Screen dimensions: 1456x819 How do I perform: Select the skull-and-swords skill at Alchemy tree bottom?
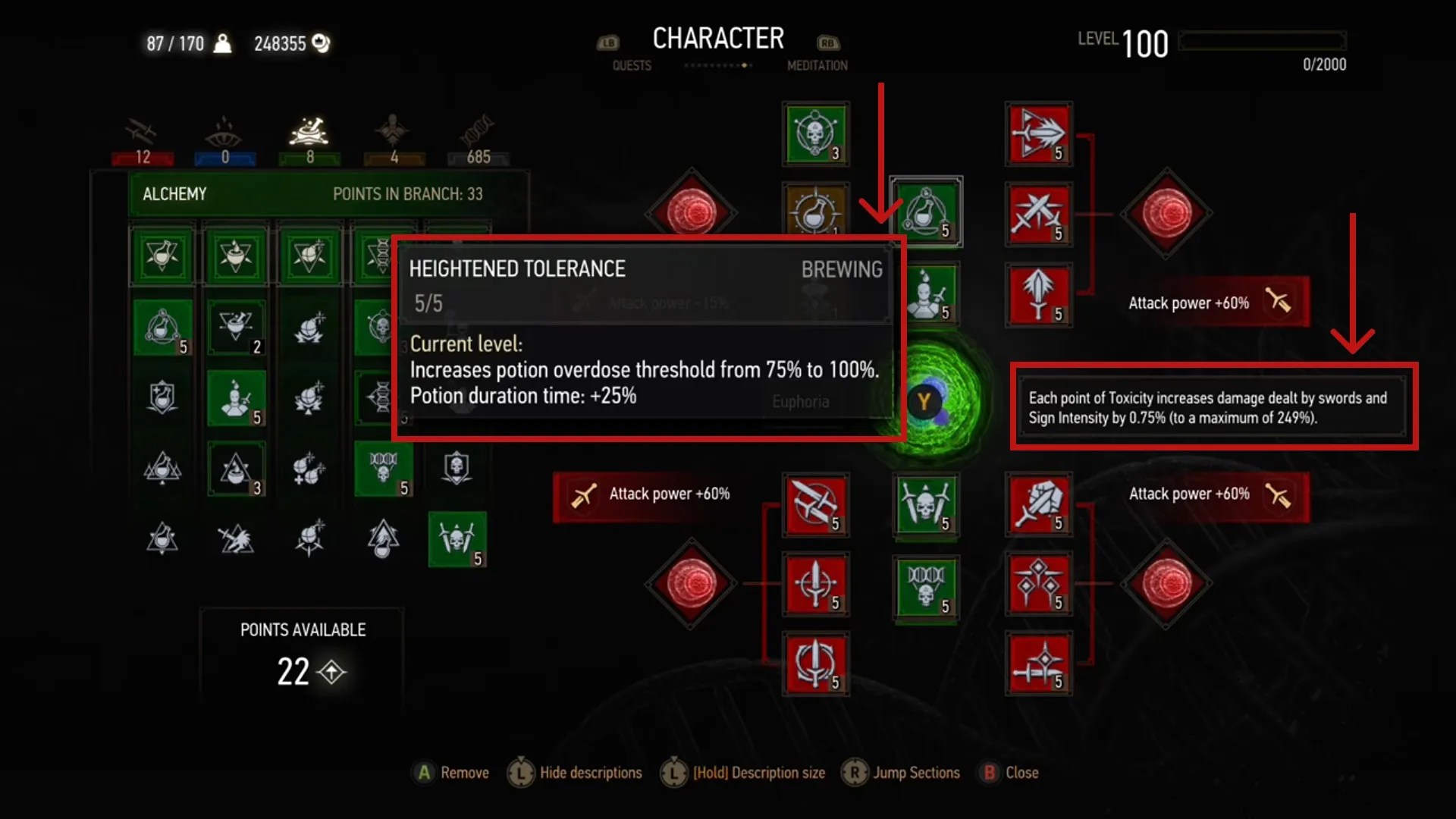click(457, 540)
